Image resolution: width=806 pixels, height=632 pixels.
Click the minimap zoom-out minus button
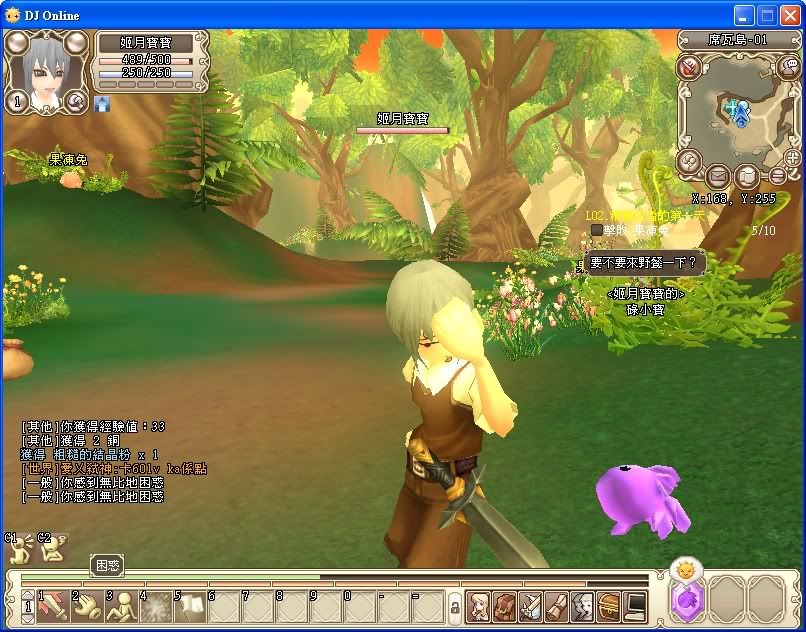[778, 176]
